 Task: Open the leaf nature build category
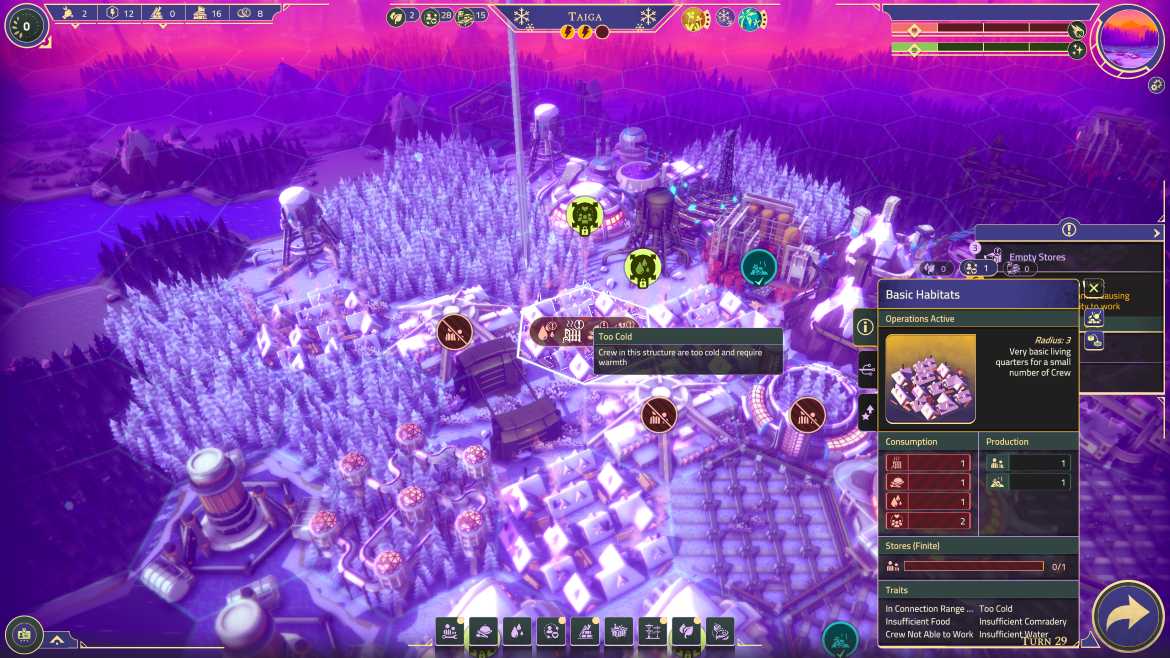click(x=687, y=631)
